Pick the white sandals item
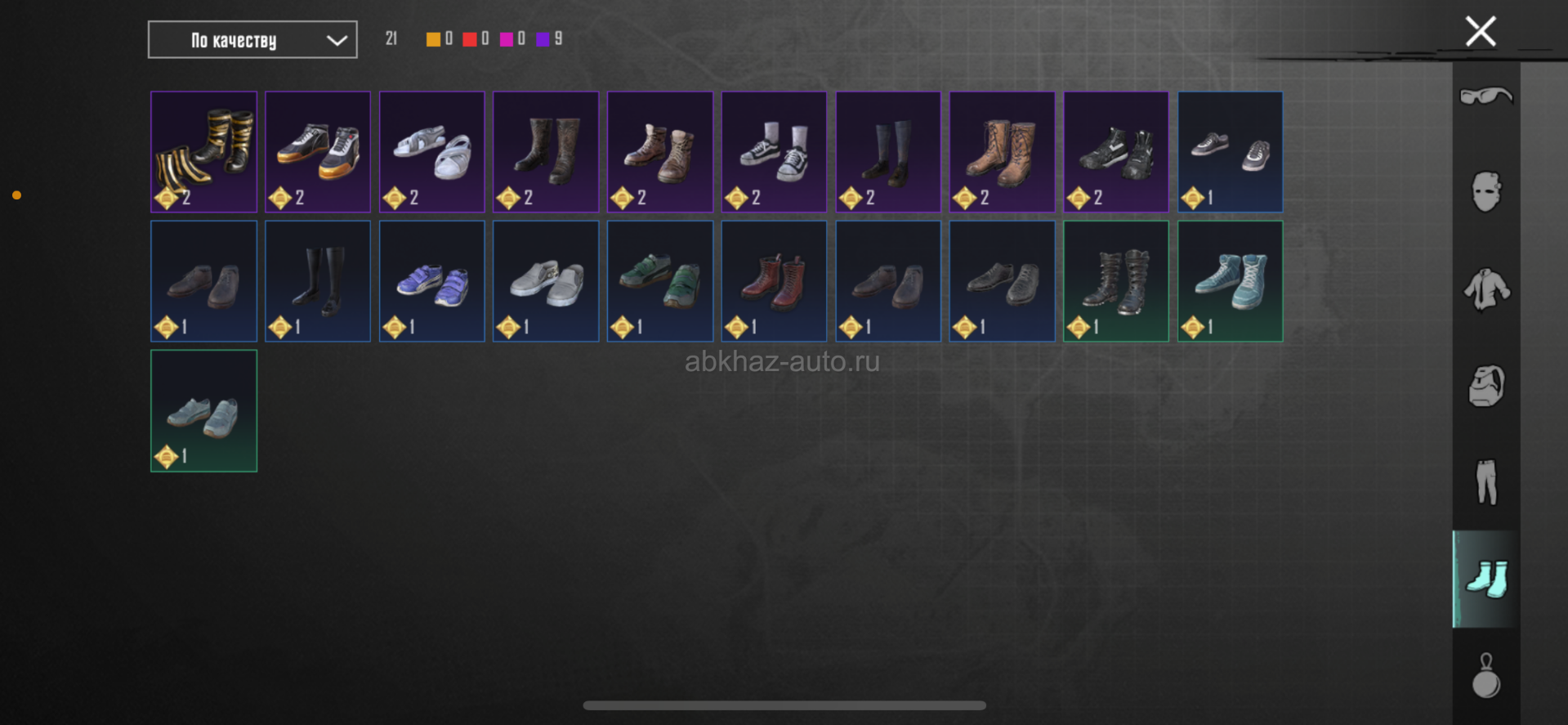The image size is (1568, 725). [x=431, y=152]
